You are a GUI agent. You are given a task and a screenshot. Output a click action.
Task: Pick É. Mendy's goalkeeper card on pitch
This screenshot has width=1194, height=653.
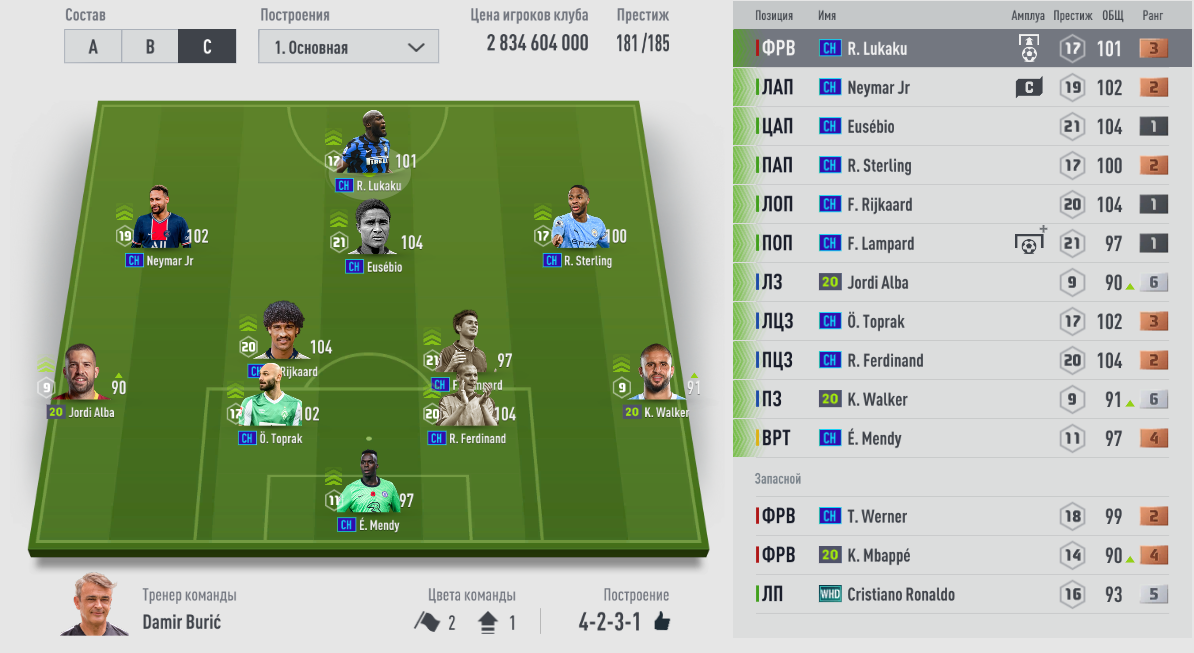368,490
